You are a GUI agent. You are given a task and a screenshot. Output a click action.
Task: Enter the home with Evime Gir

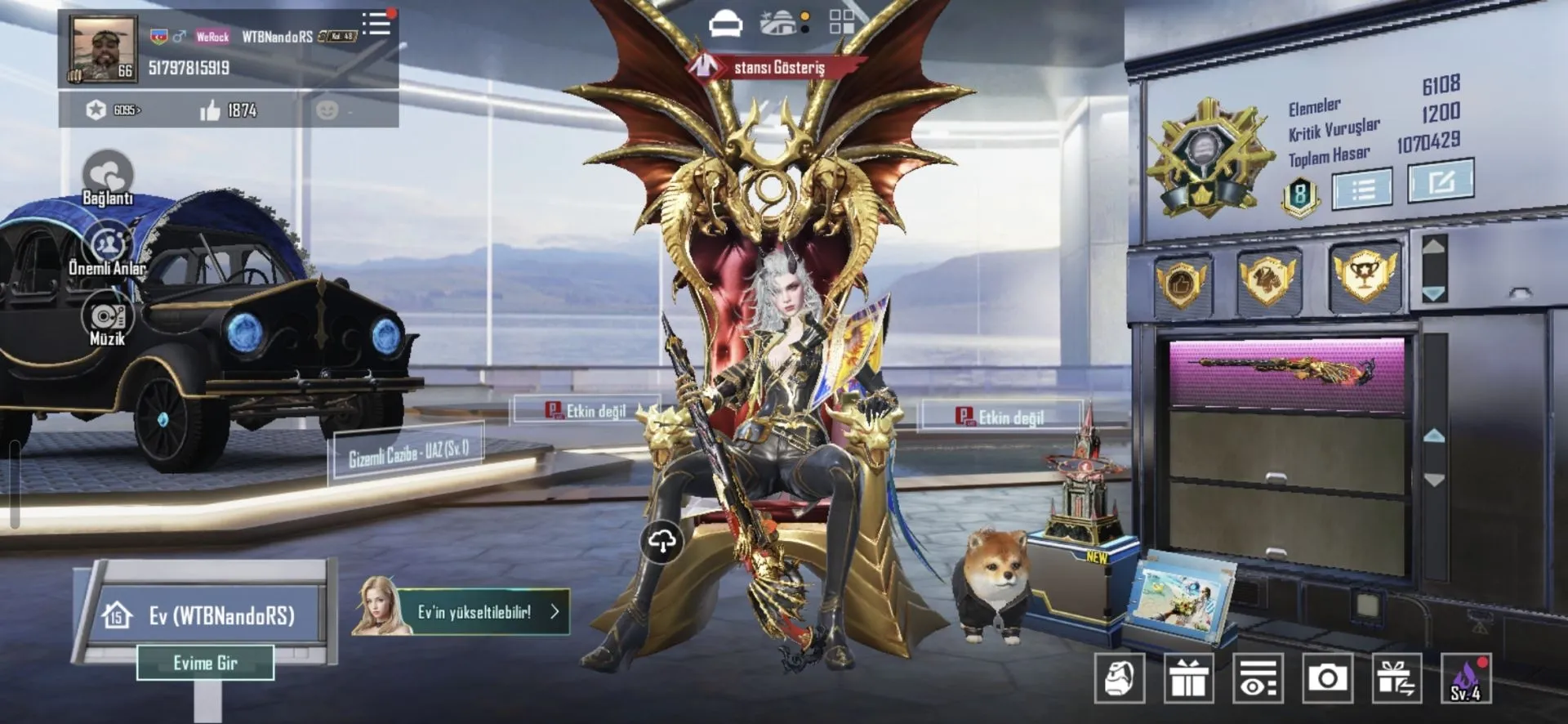(205, 663)
